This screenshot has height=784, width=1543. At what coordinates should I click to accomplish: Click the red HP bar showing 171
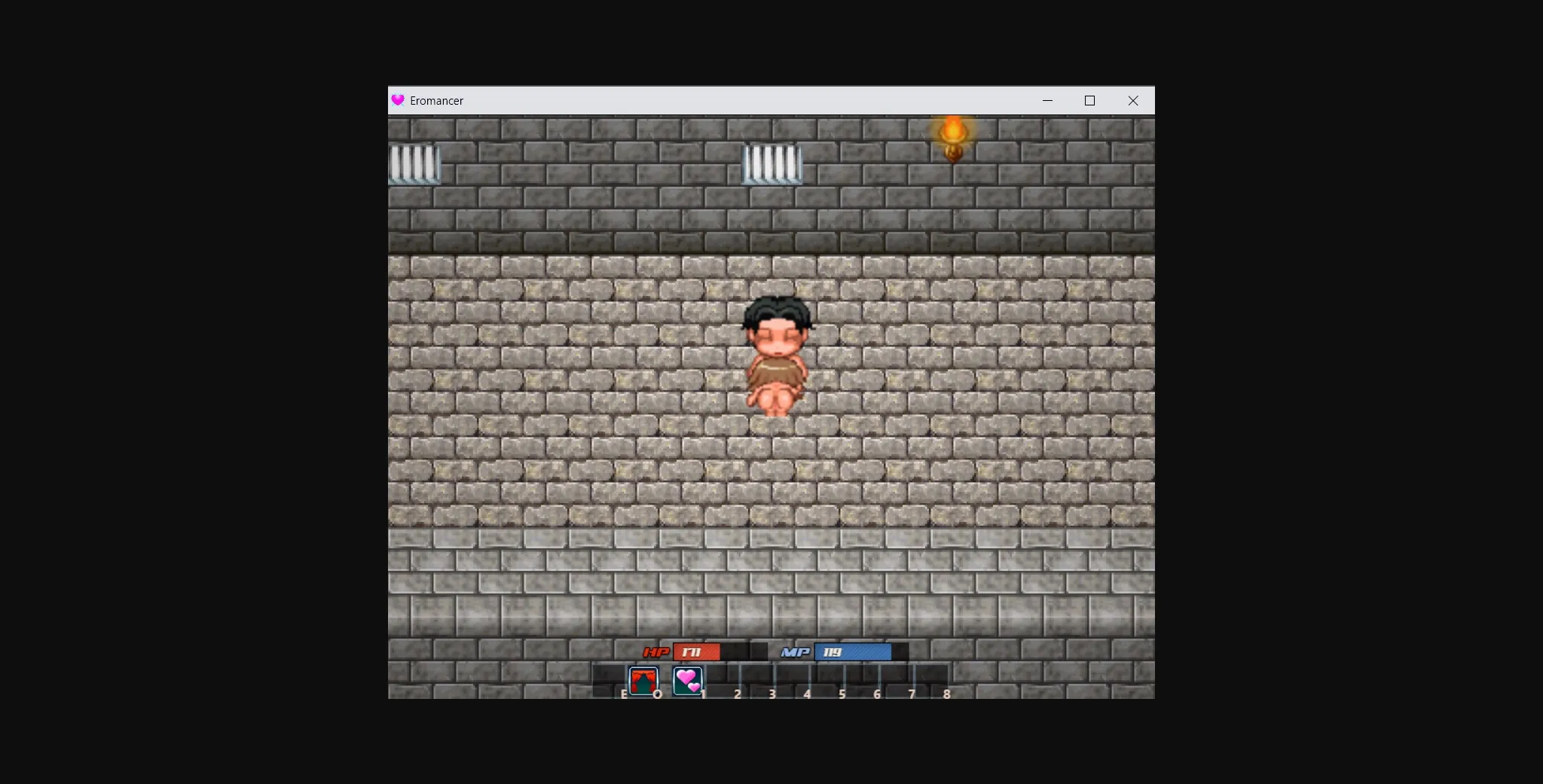click(x=698, y=652)
